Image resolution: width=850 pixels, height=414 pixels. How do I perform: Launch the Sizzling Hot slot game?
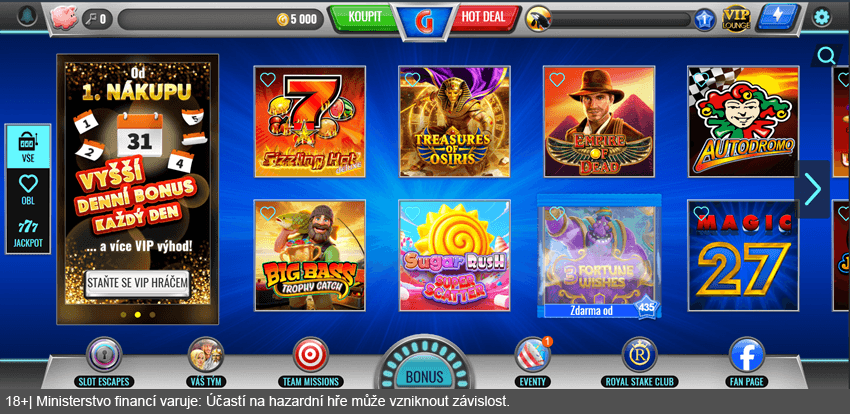(310, 121)
